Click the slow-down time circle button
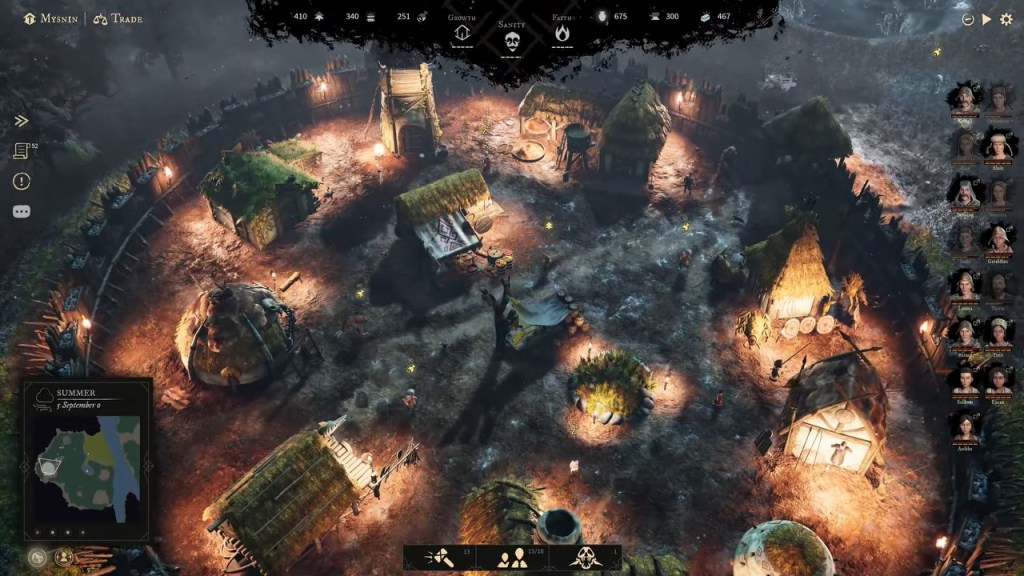 click(x=967, y=19)
